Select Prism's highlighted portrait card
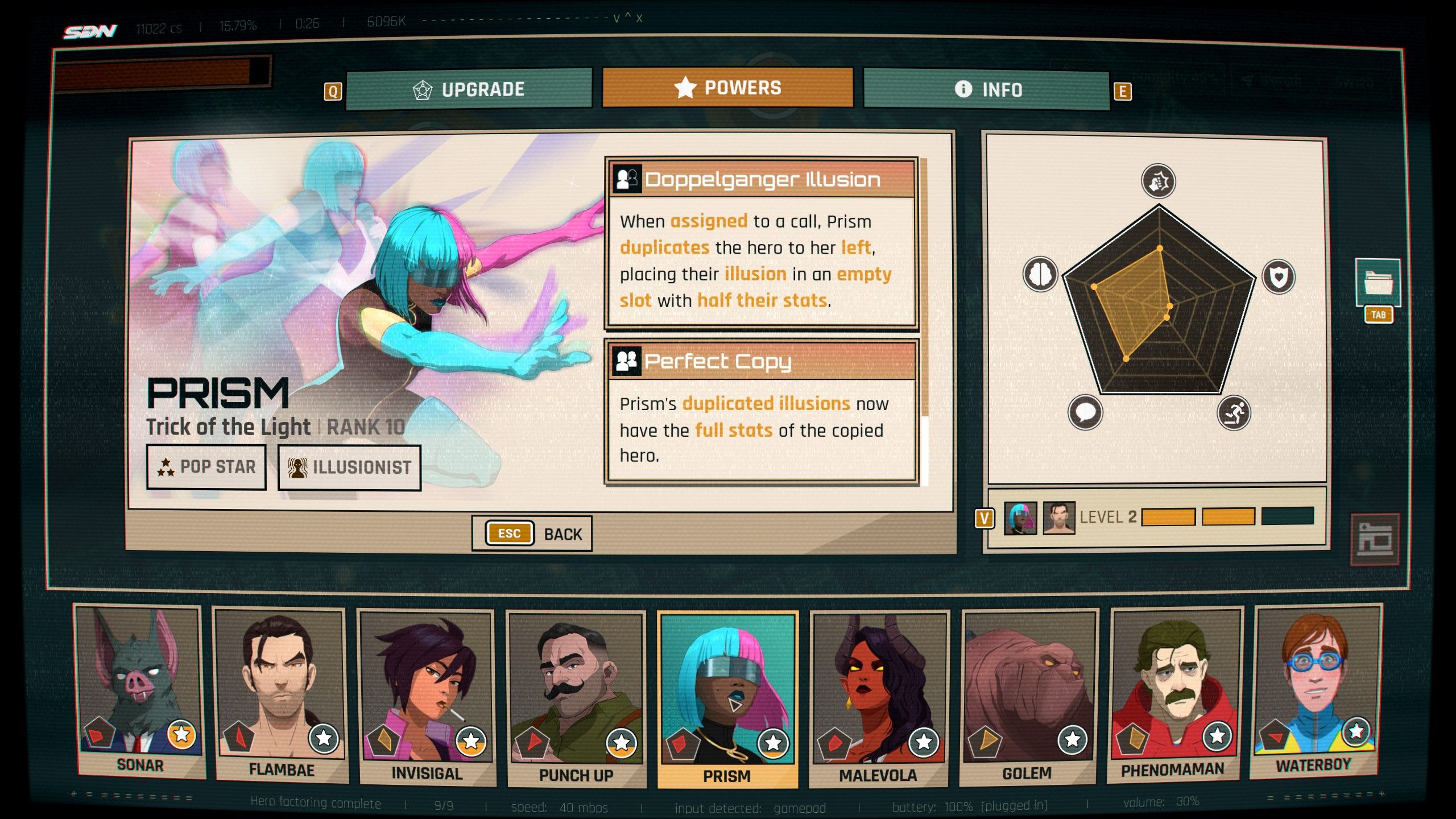This screenshot has height=819, width=1456. [727, 698]
